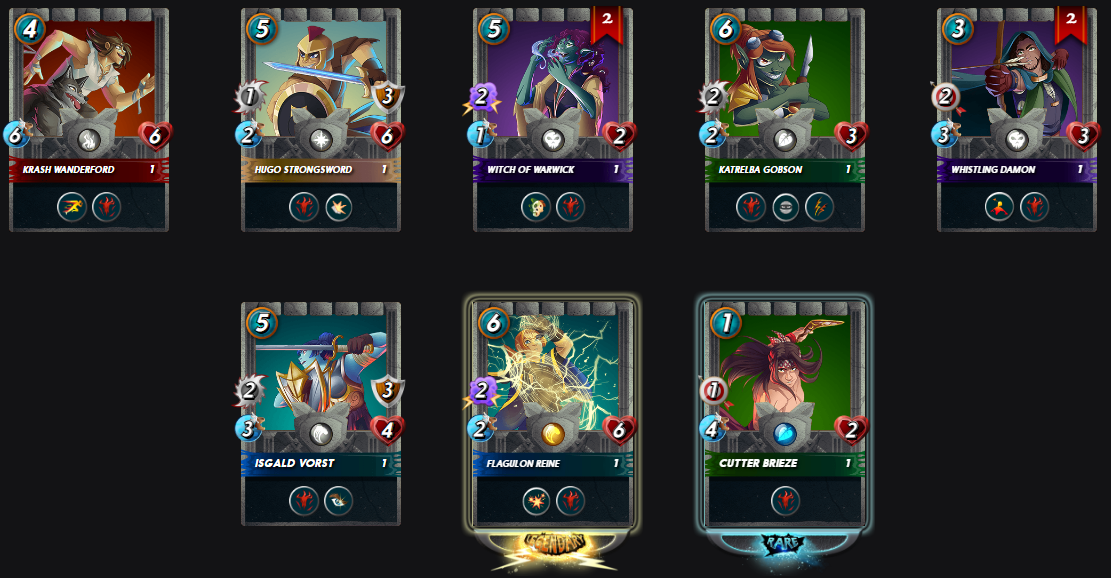
Task: Select the rare Cutter Brieze card
Action: 785,413
